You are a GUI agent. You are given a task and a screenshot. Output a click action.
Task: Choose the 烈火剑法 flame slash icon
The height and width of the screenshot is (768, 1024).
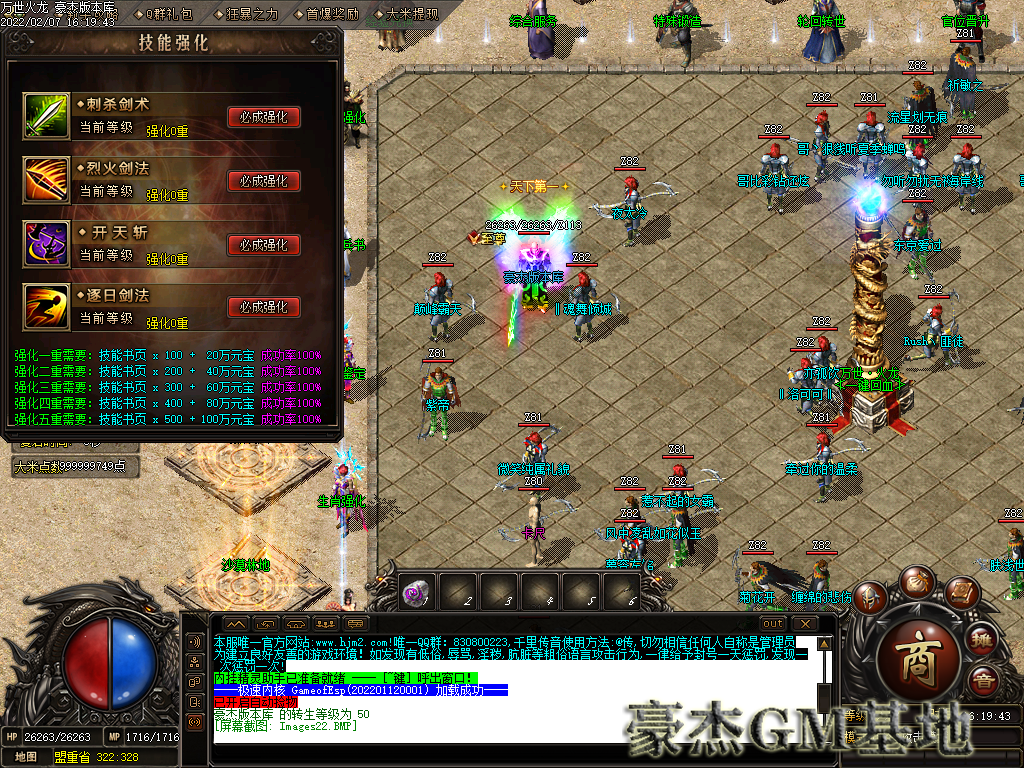tap(46, 180)
